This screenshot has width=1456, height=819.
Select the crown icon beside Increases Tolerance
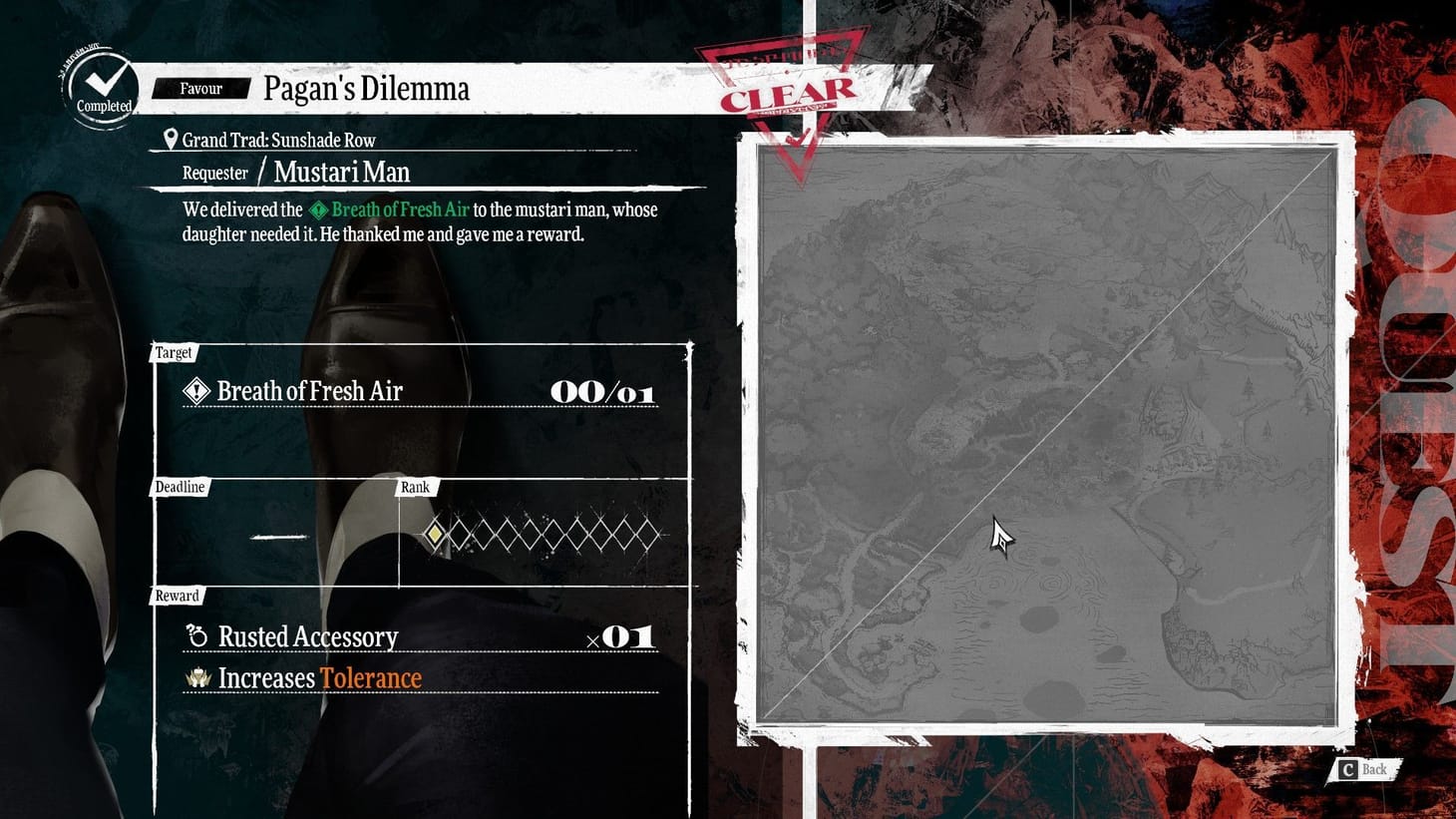pos(196,677)
